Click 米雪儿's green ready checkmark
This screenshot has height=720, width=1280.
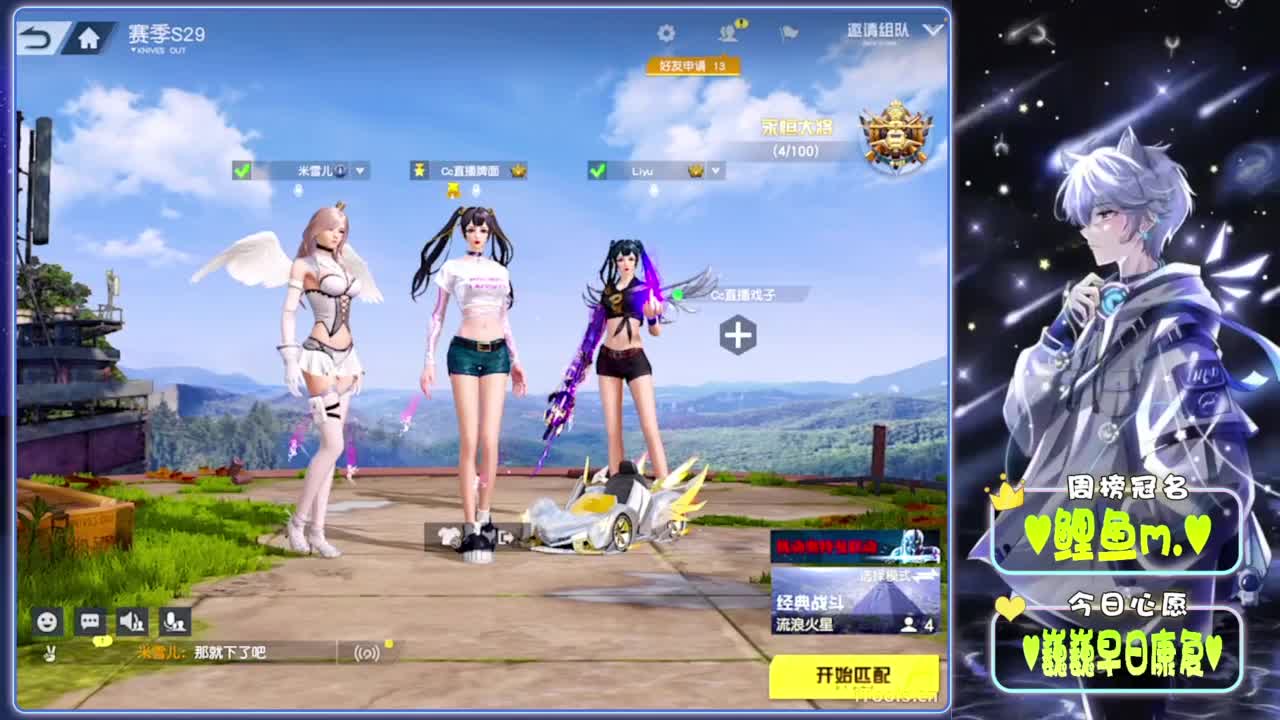[239, 170]
